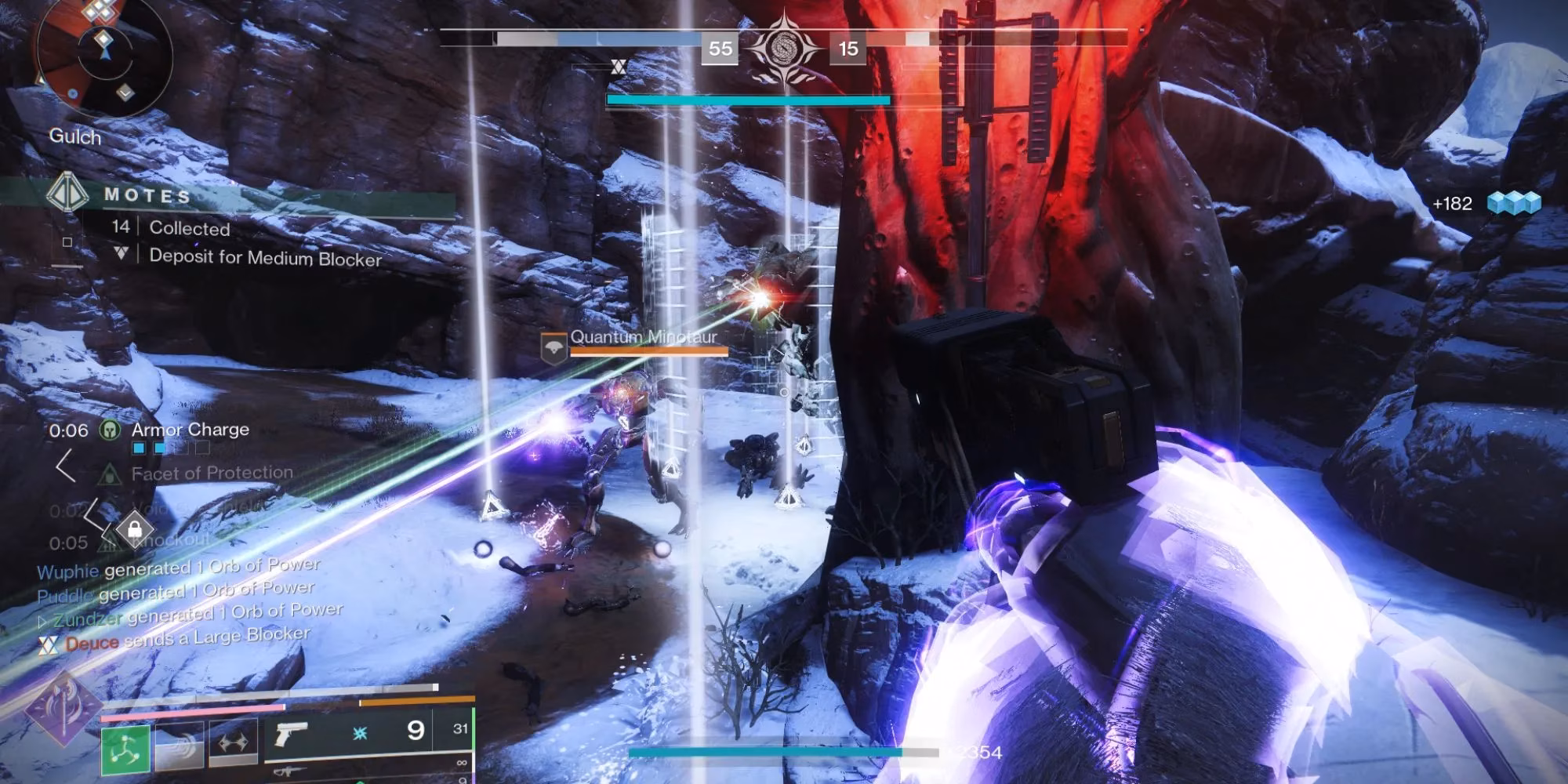Choose the class ability barricade icon

tap(233, 742)
